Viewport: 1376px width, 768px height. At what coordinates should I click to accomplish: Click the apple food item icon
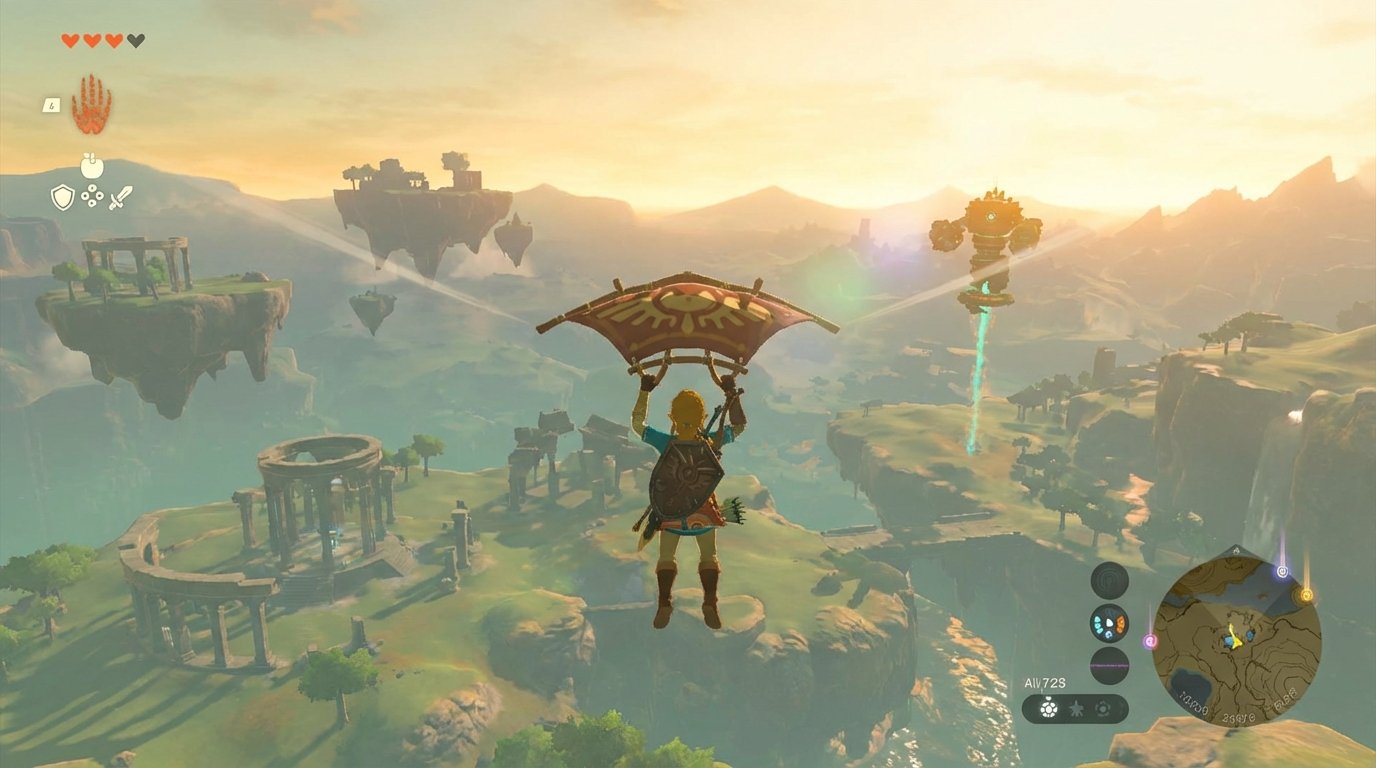[91, 165]
